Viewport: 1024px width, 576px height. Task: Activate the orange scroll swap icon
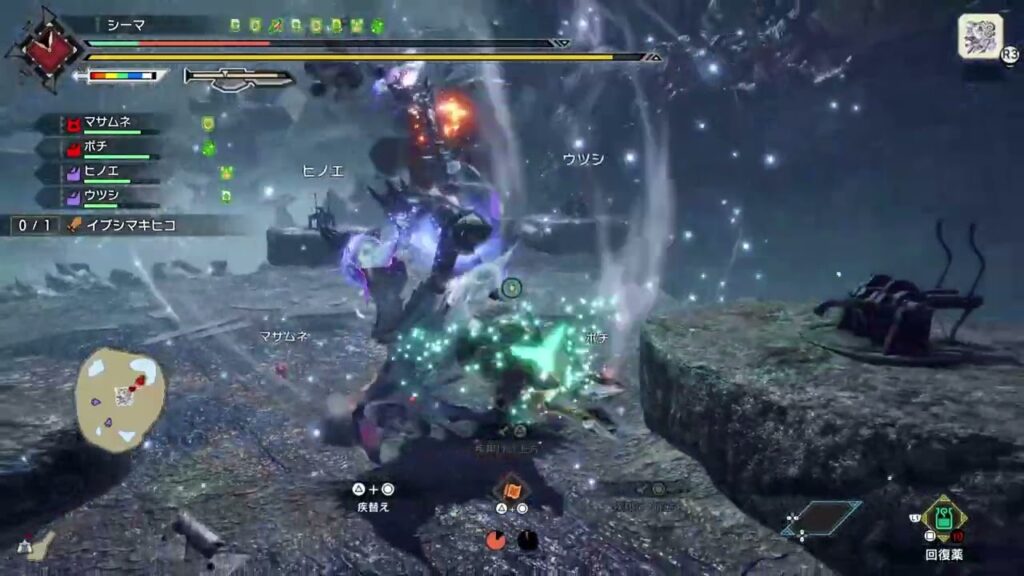511,489
